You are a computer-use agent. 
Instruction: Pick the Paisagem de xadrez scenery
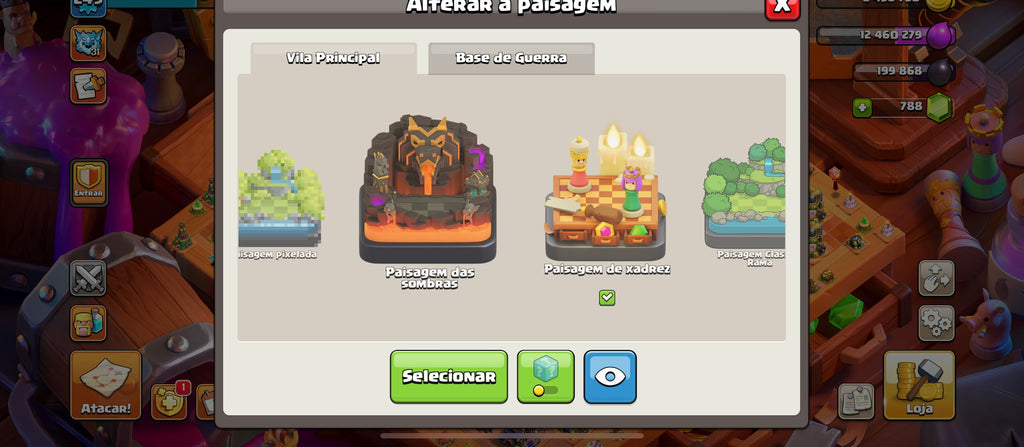pyautogui.click(x=606, y=200)
